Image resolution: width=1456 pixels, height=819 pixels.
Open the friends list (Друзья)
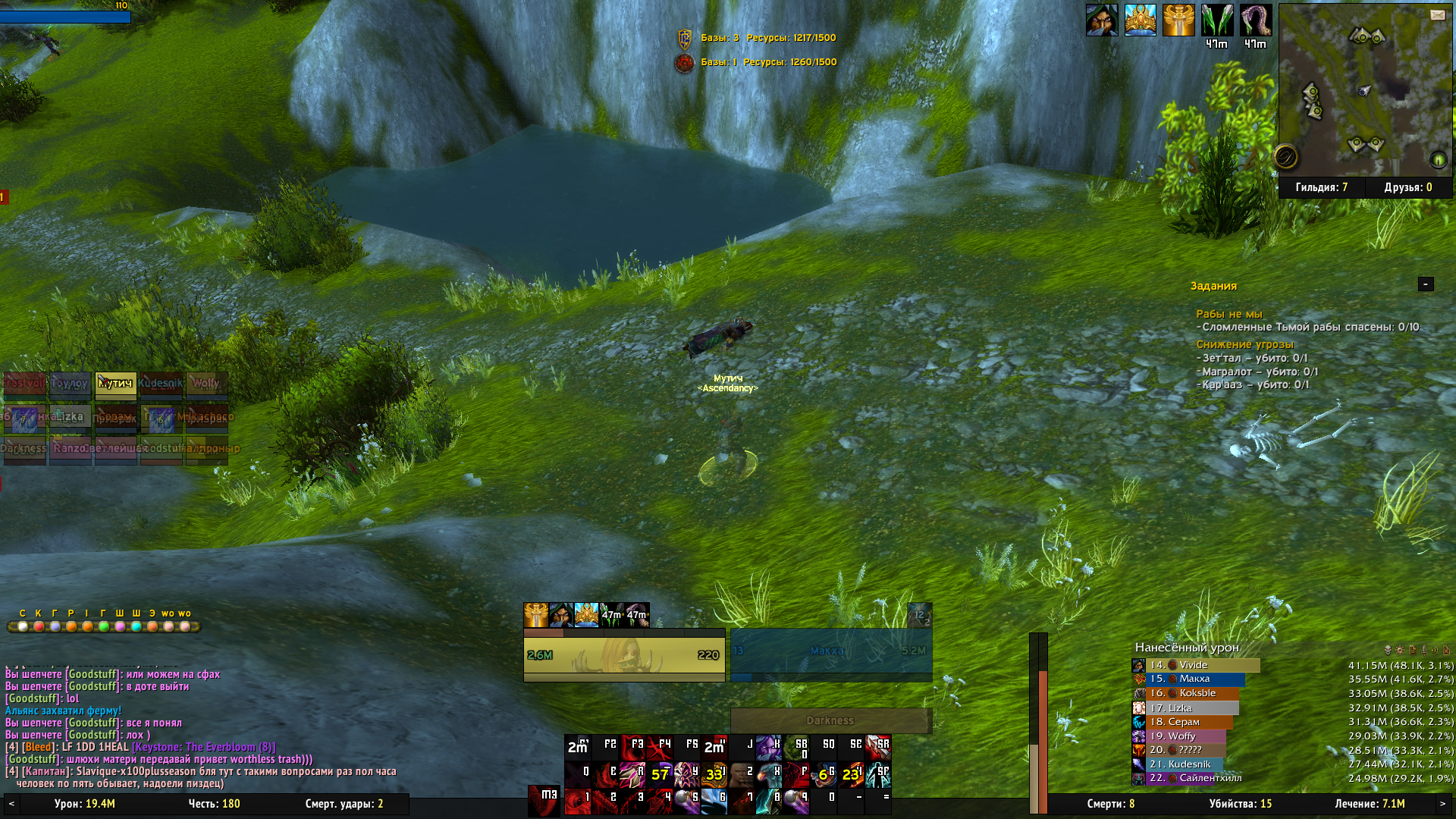click(x=1408, y=187)
